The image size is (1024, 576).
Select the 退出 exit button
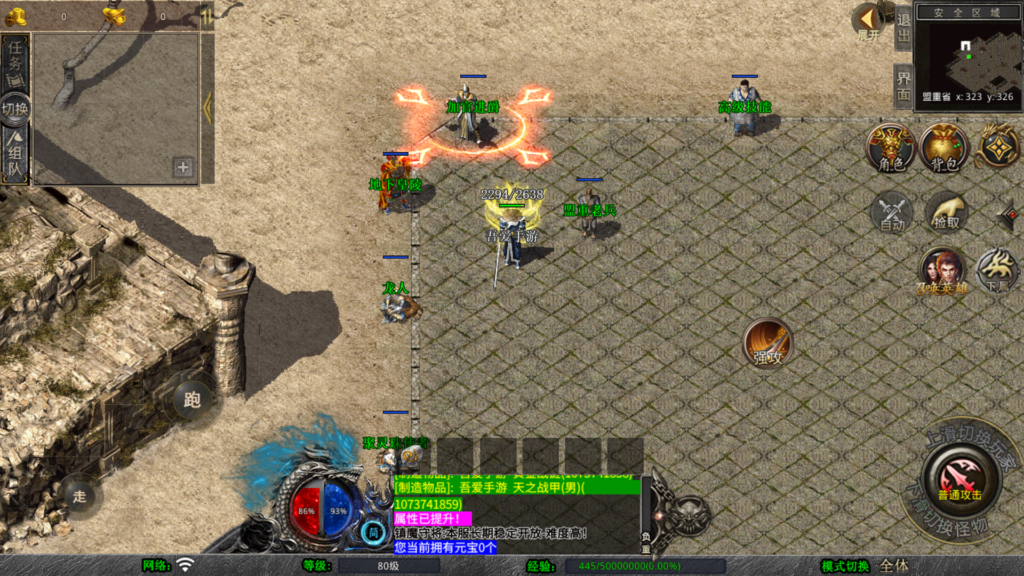coord(903,27)
